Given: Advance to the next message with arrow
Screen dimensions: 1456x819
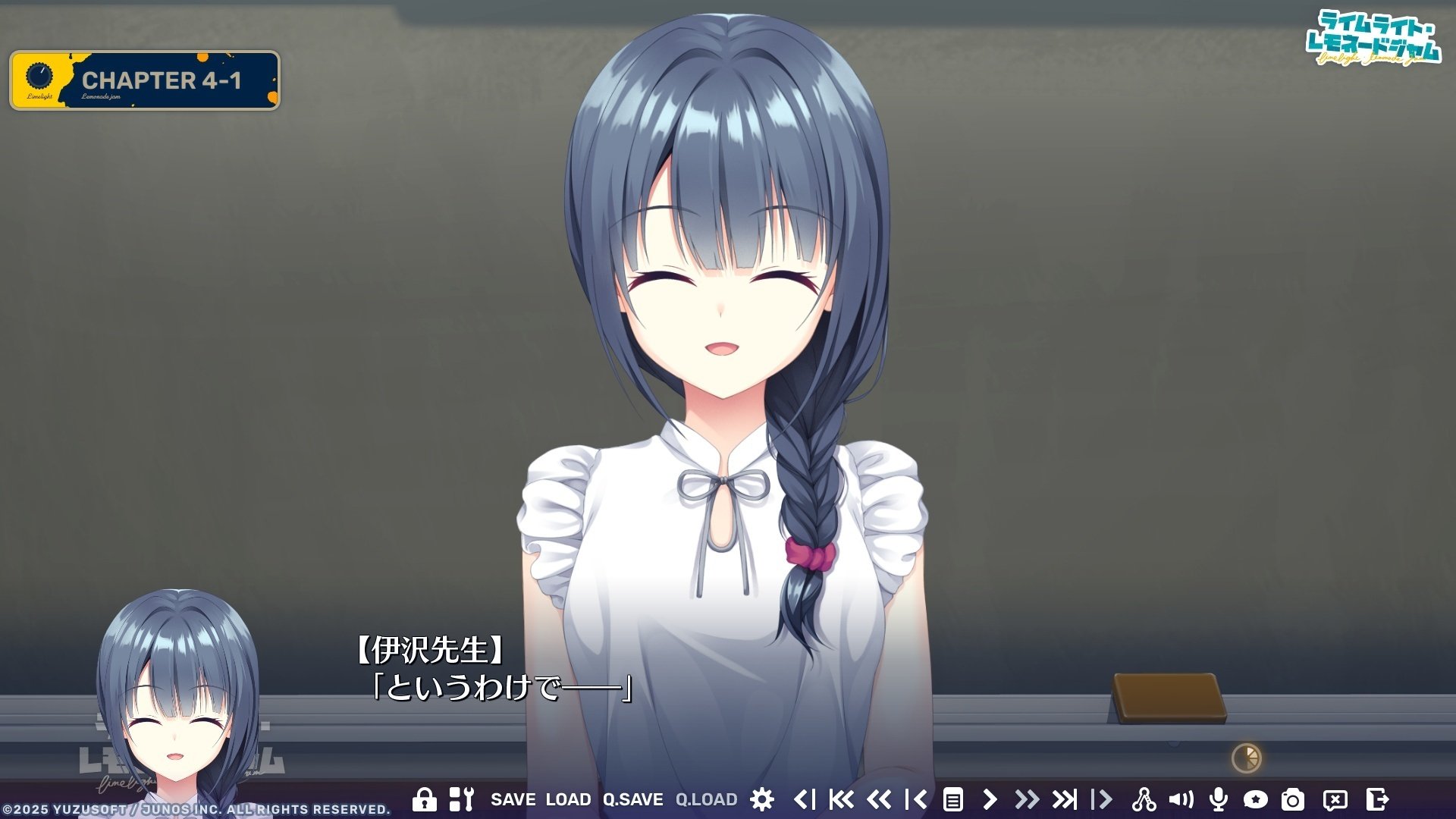Looking at the screenshot, I should coord(990,799).
